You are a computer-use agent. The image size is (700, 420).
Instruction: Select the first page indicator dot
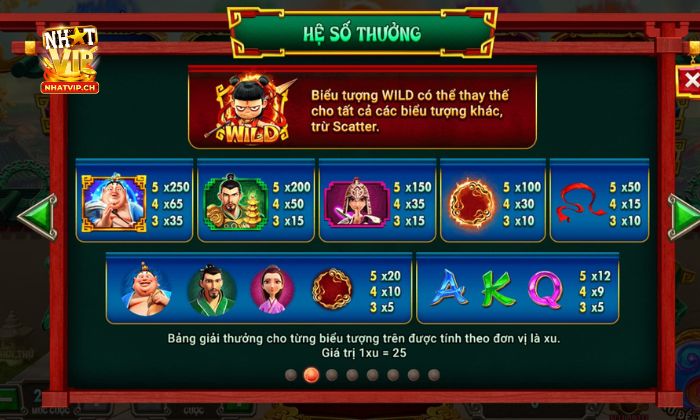[x=290, y=375]
